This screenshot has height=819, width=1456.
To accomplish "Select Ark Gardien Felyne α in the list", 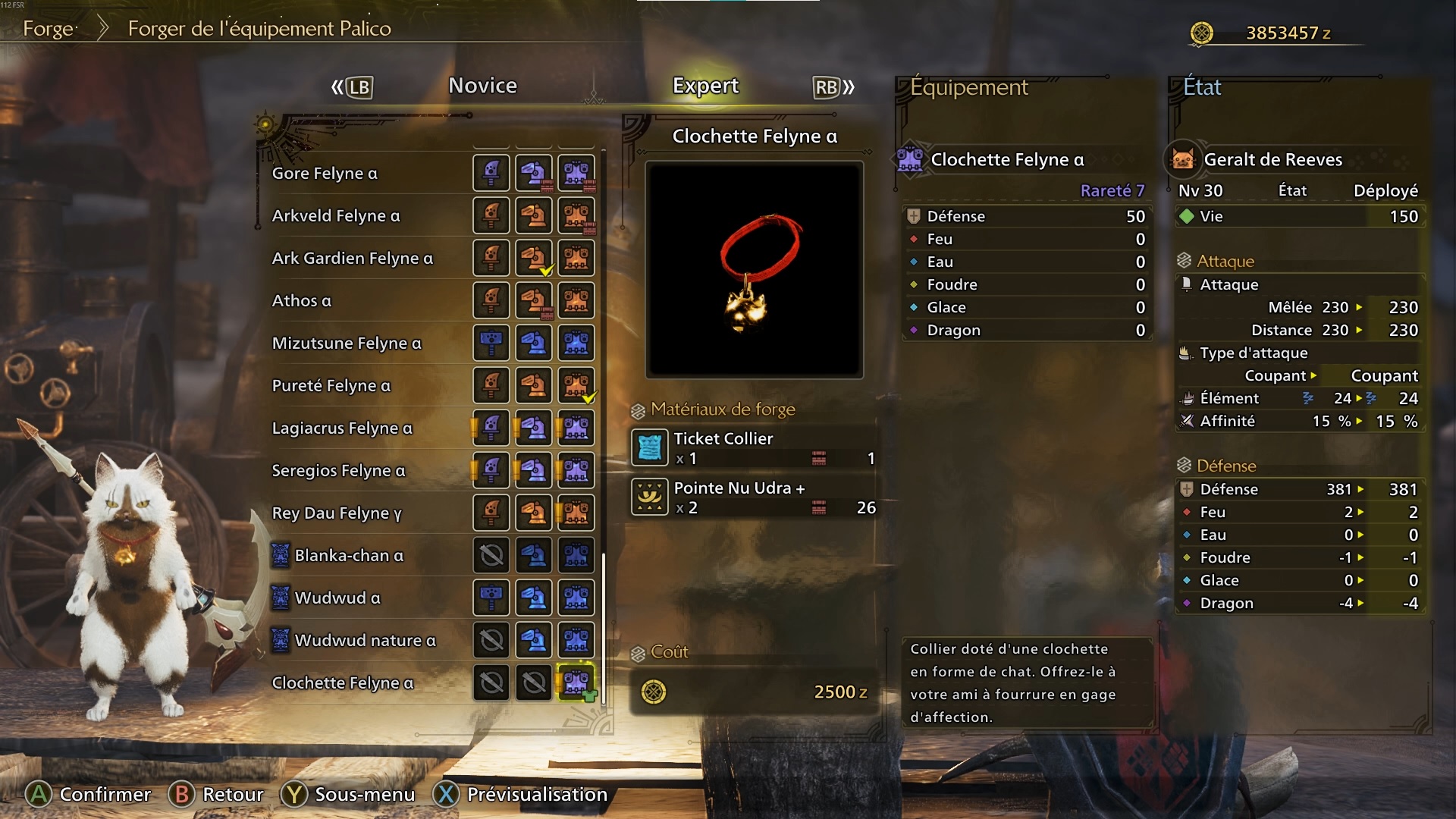I will pyautogui.click(x=353, y=259).
